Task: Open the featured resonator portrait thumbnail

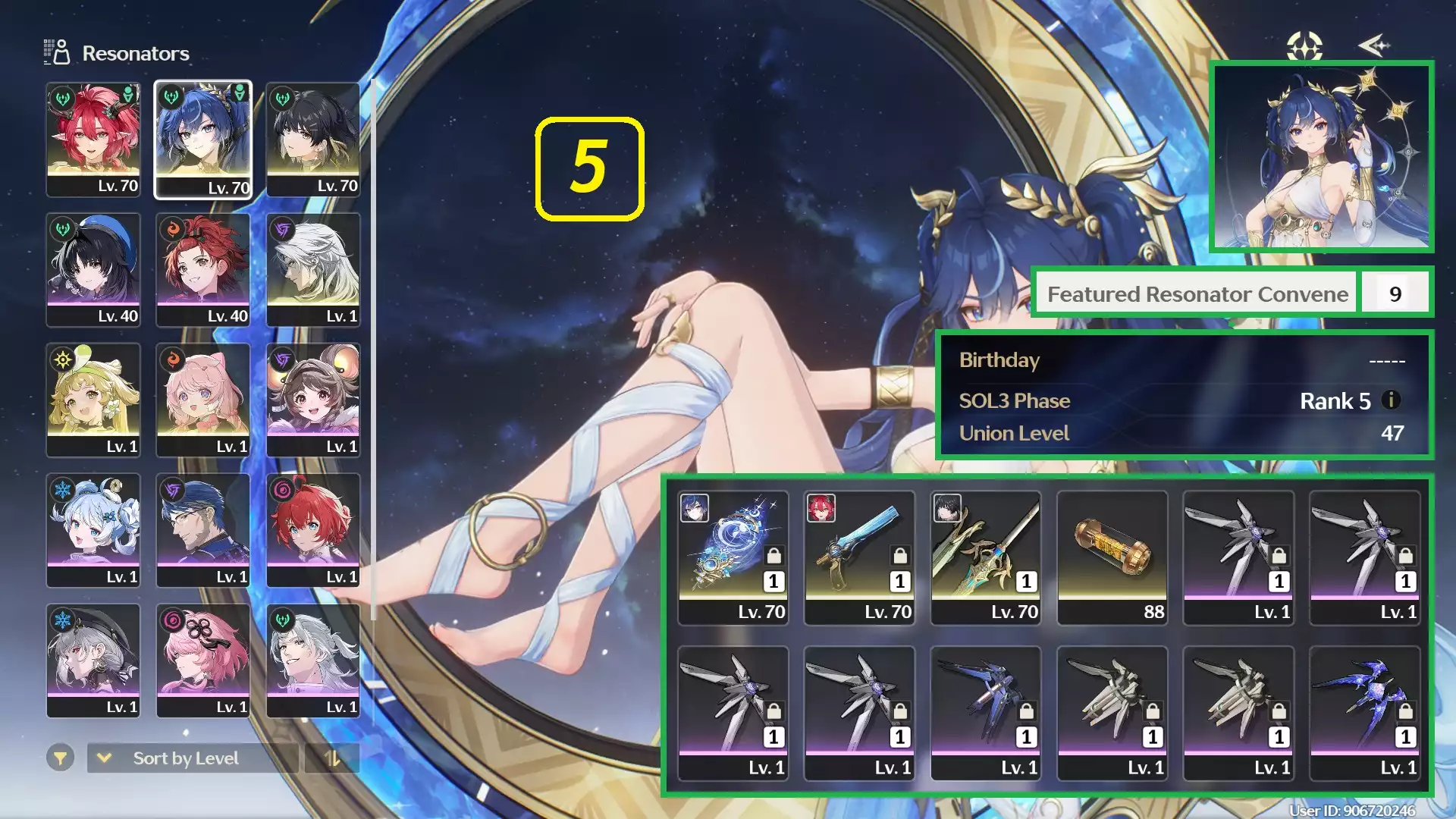Action: click(x=1322, y=157)
